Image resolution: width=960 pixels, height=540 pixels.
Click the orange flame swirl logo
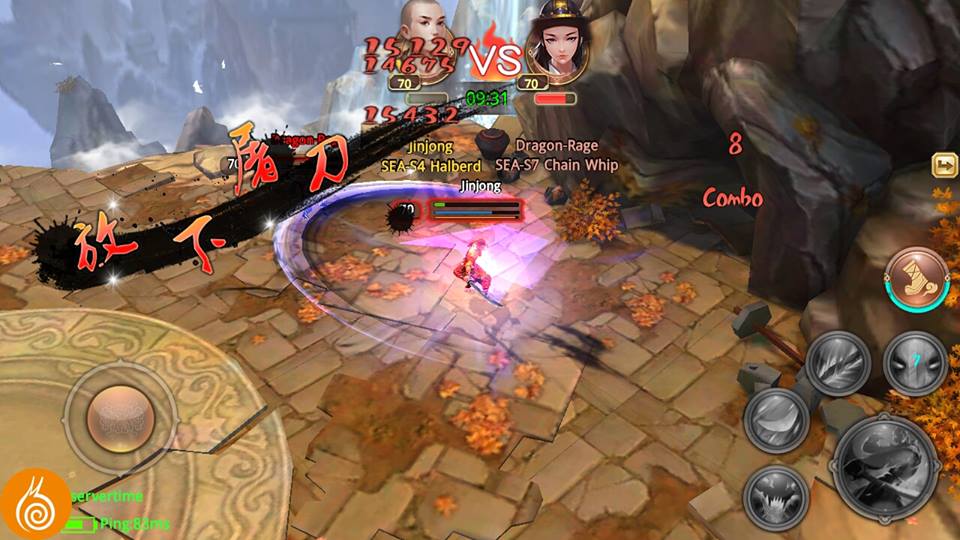click(36, 503)
